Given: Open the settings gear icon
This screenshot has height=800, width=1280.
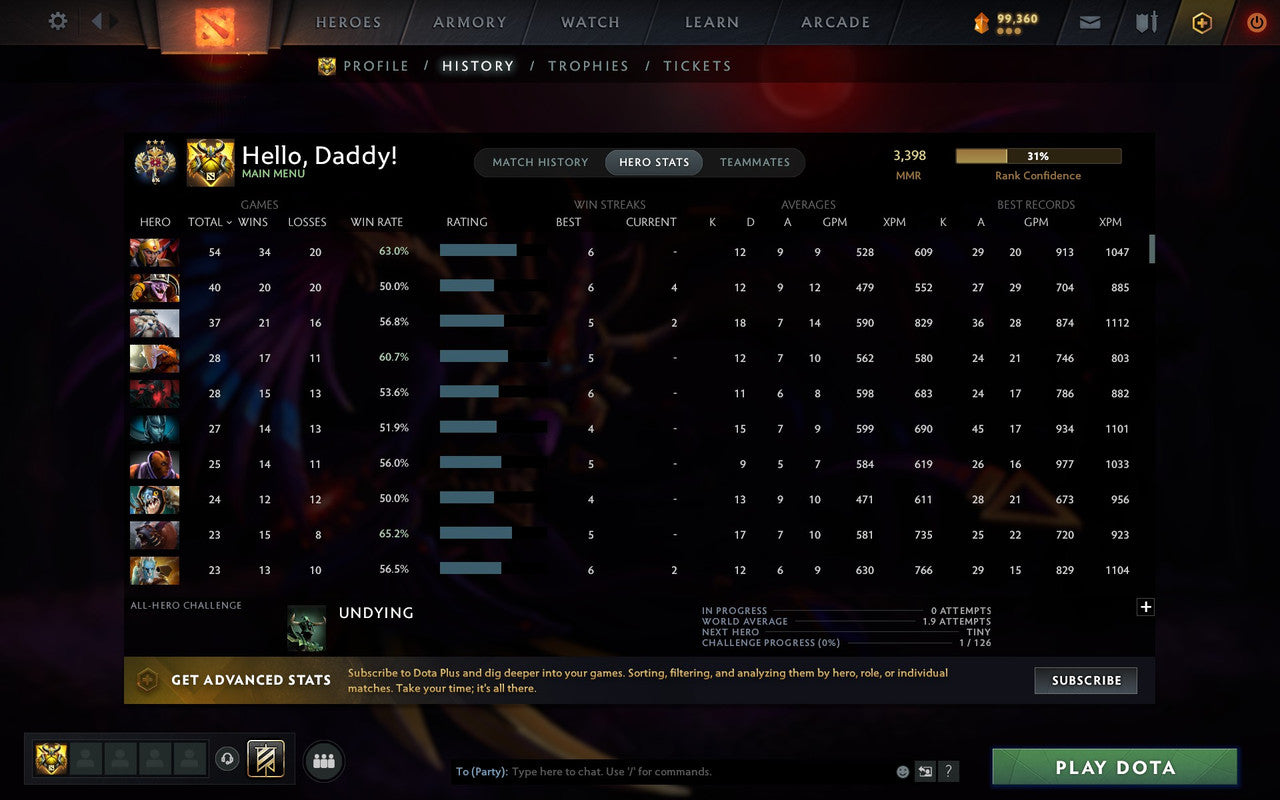Looking at the screenshot, I should [x=57, y=21].
